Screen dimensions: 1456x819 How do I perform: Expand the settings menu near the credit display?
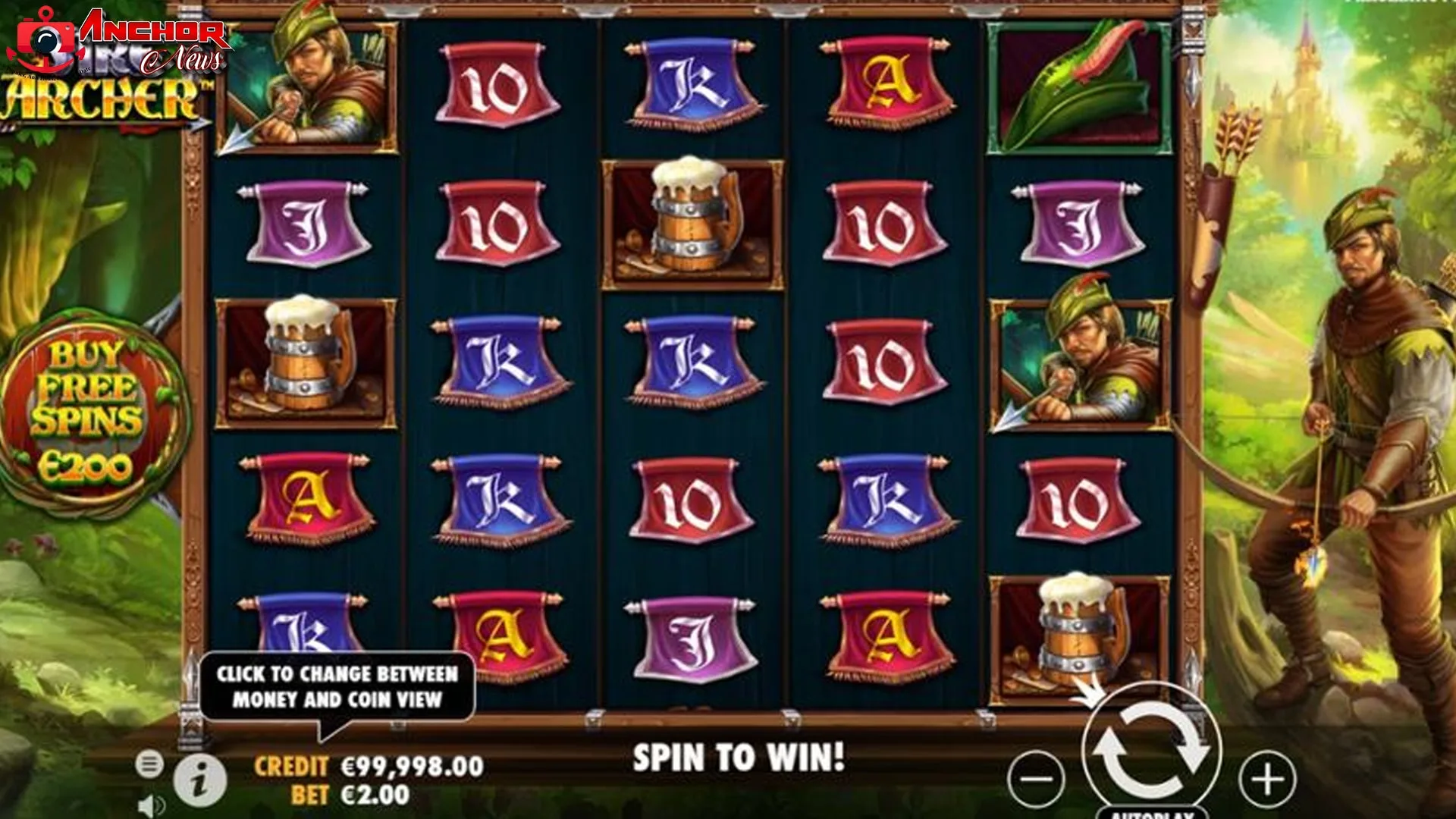click(152, 762)
